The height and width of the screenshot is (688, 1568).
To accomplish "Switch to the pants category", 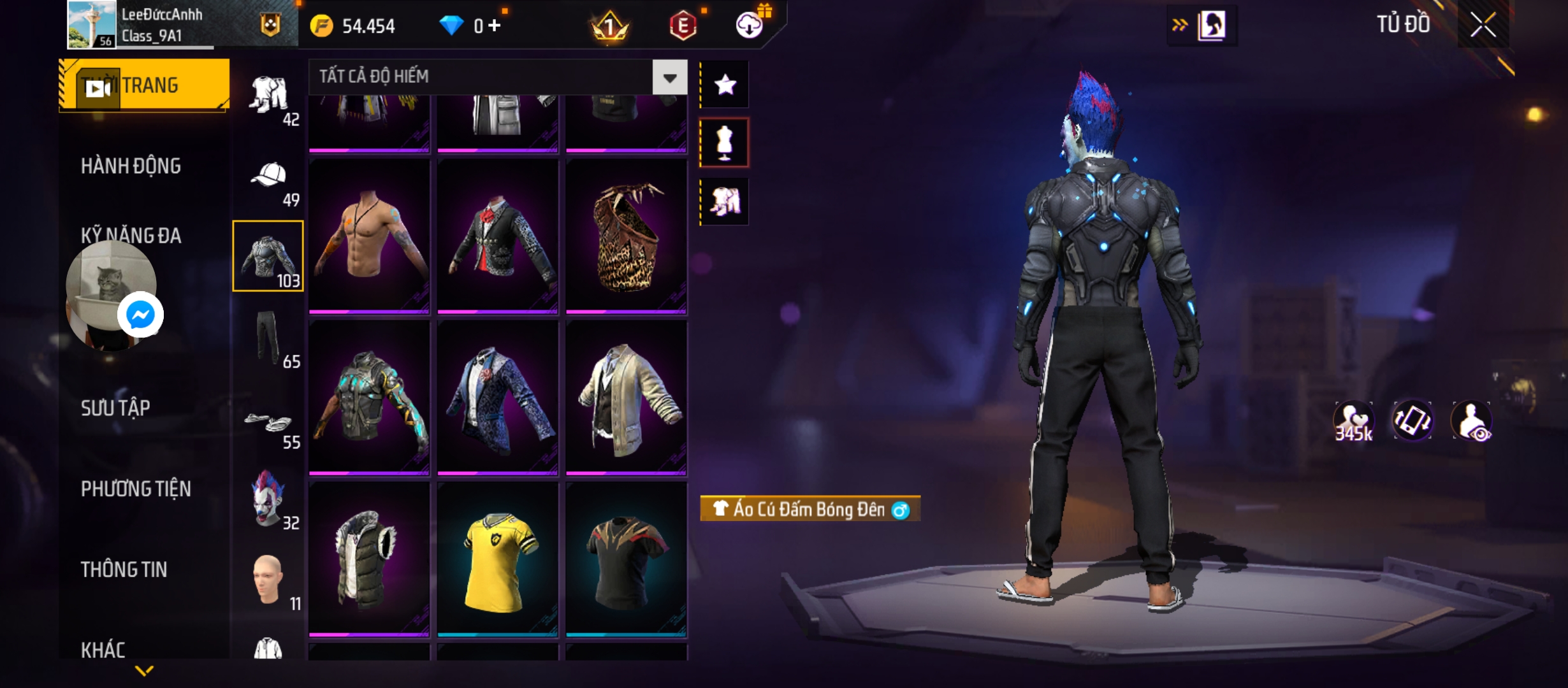I will 268,339.
